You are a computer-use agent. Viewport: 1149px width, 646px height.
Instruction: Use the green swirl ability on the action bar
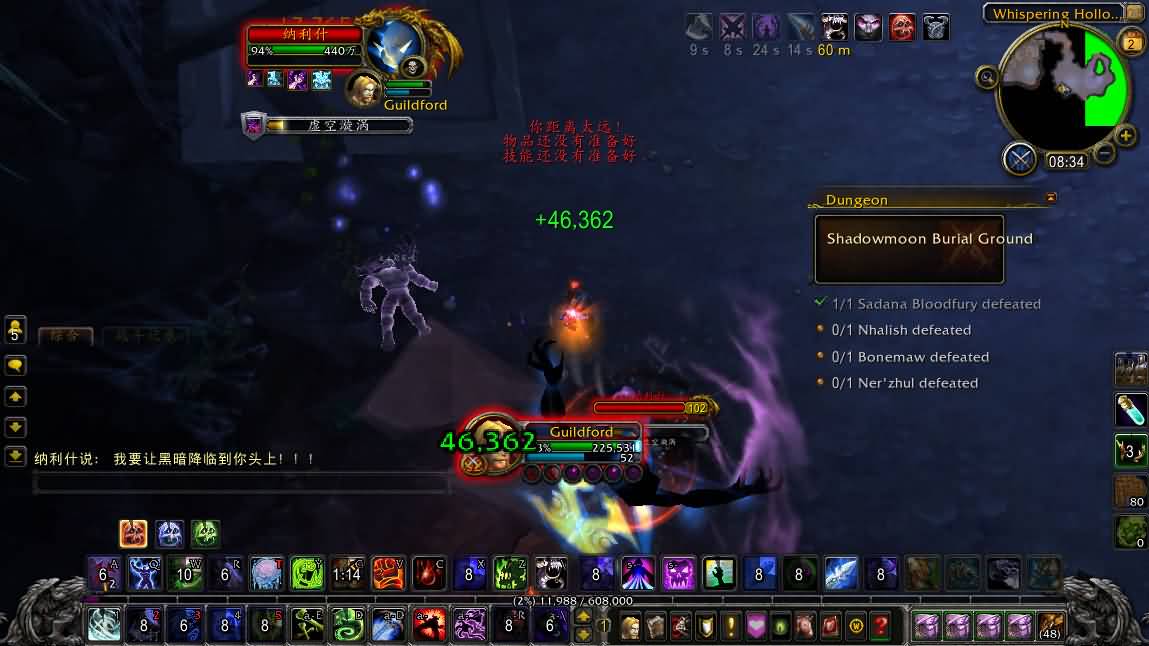[348, 626]
